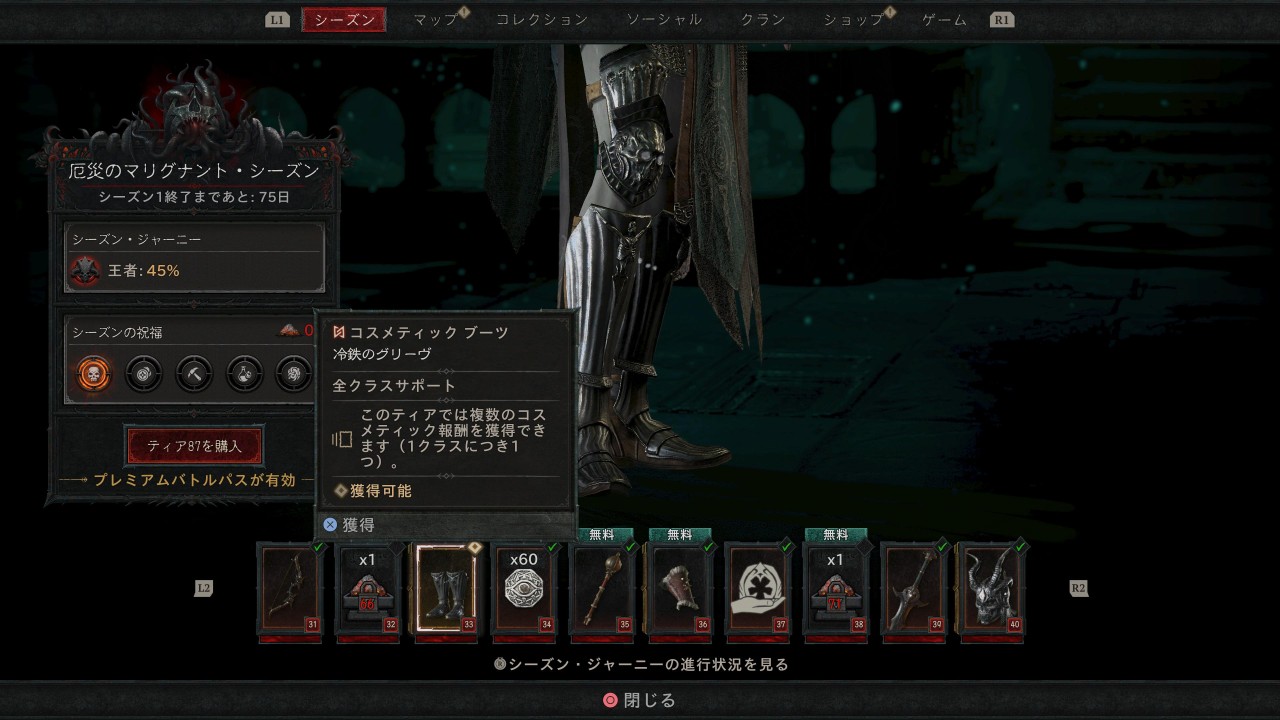Open the シーズン・ジャーニー progress panel

pos(194,257)
